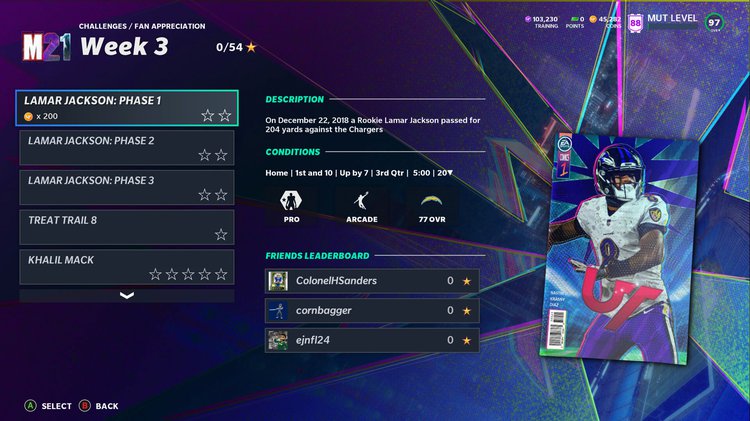Screen dimensions: 750x421
Task: Select cornbagger leaderboard row
Action: point(374,310)
